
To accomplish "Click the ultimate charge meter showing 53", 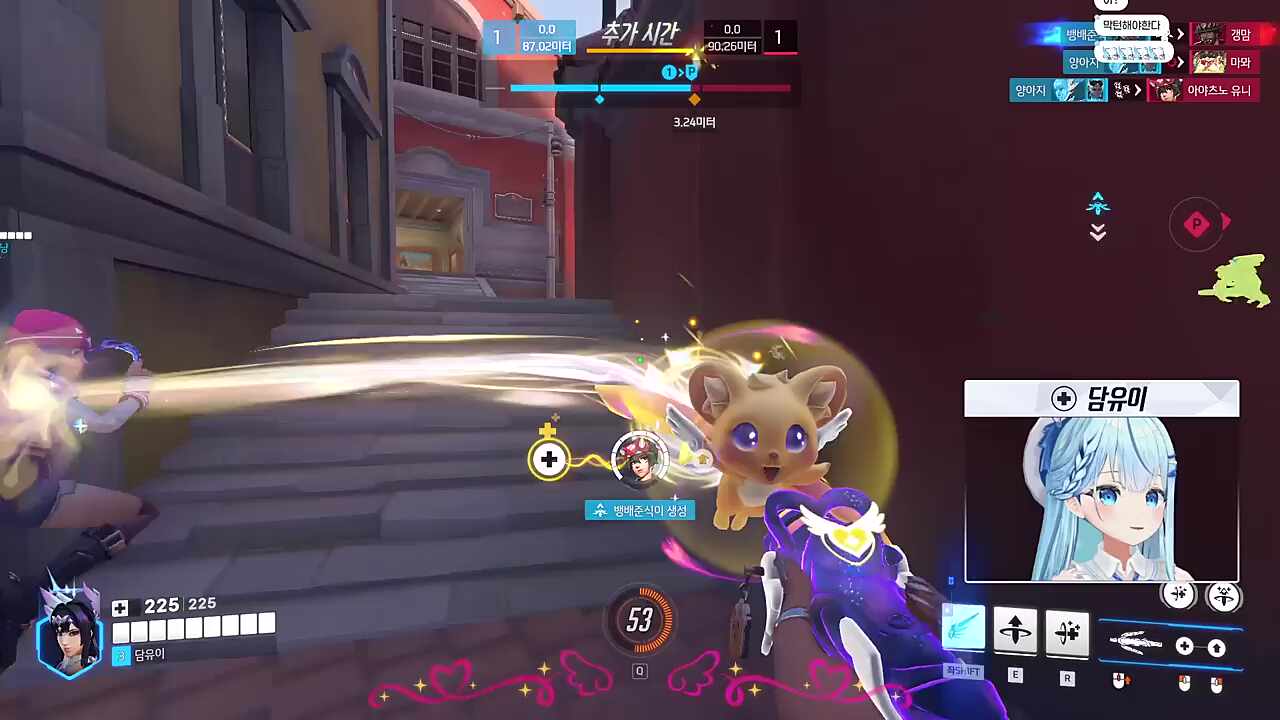I will pyautogui.click(x=639, y=621).
